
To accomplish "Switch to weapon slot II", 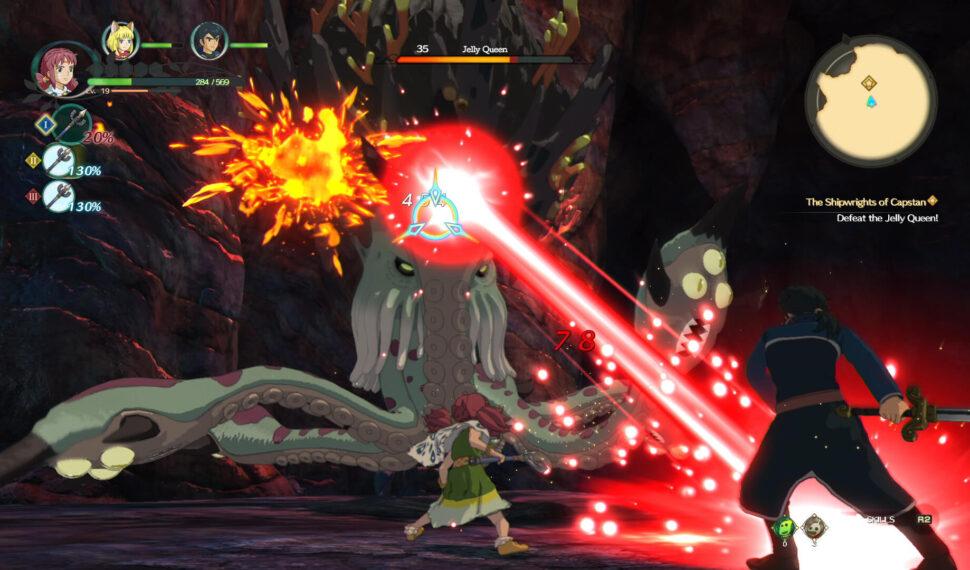I will tap(58, 161).
